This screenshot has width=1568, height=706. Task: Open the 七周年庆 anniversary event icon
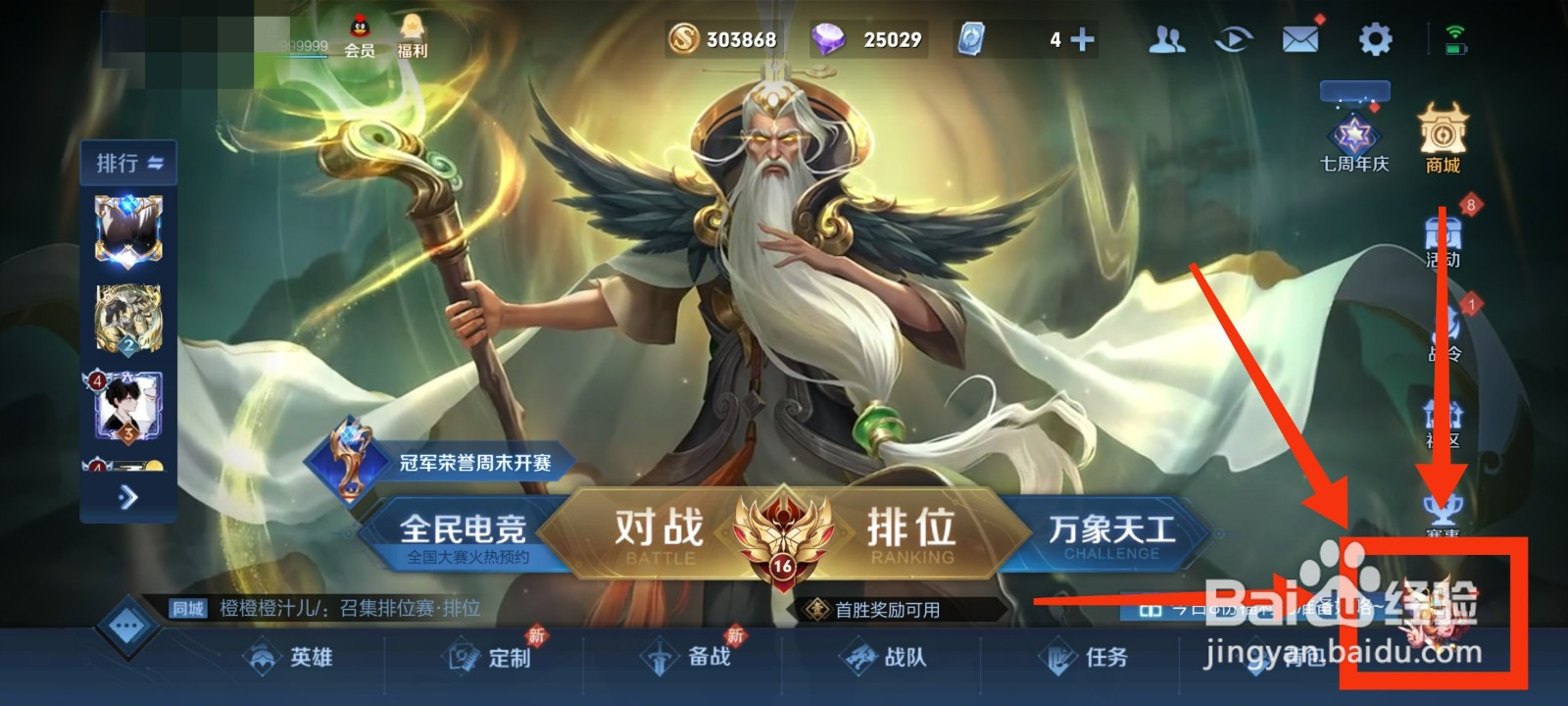1355,132
